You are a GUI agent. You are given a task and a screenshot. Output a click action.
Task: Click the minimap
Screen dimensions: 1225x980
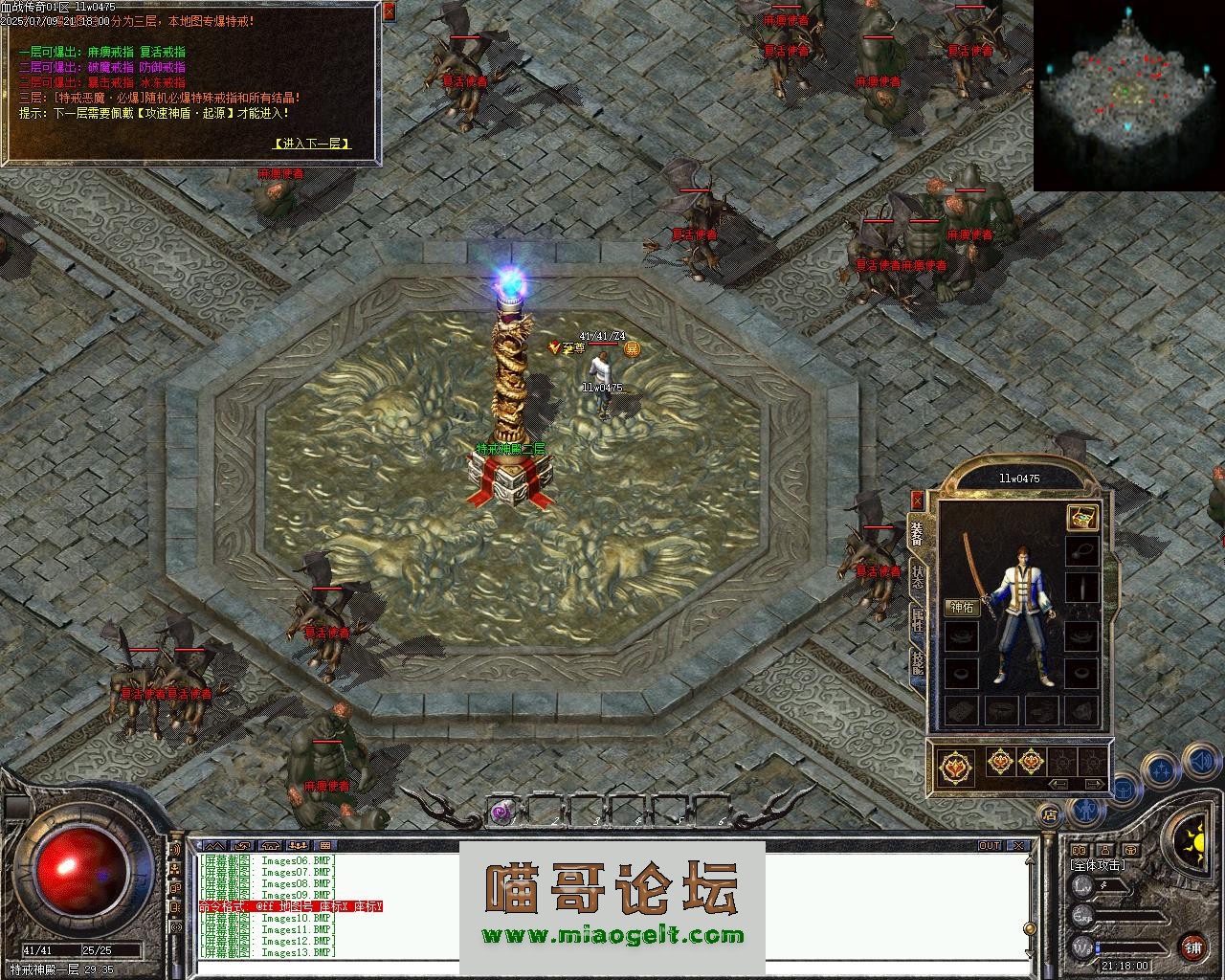click(x=1129, y=94)
